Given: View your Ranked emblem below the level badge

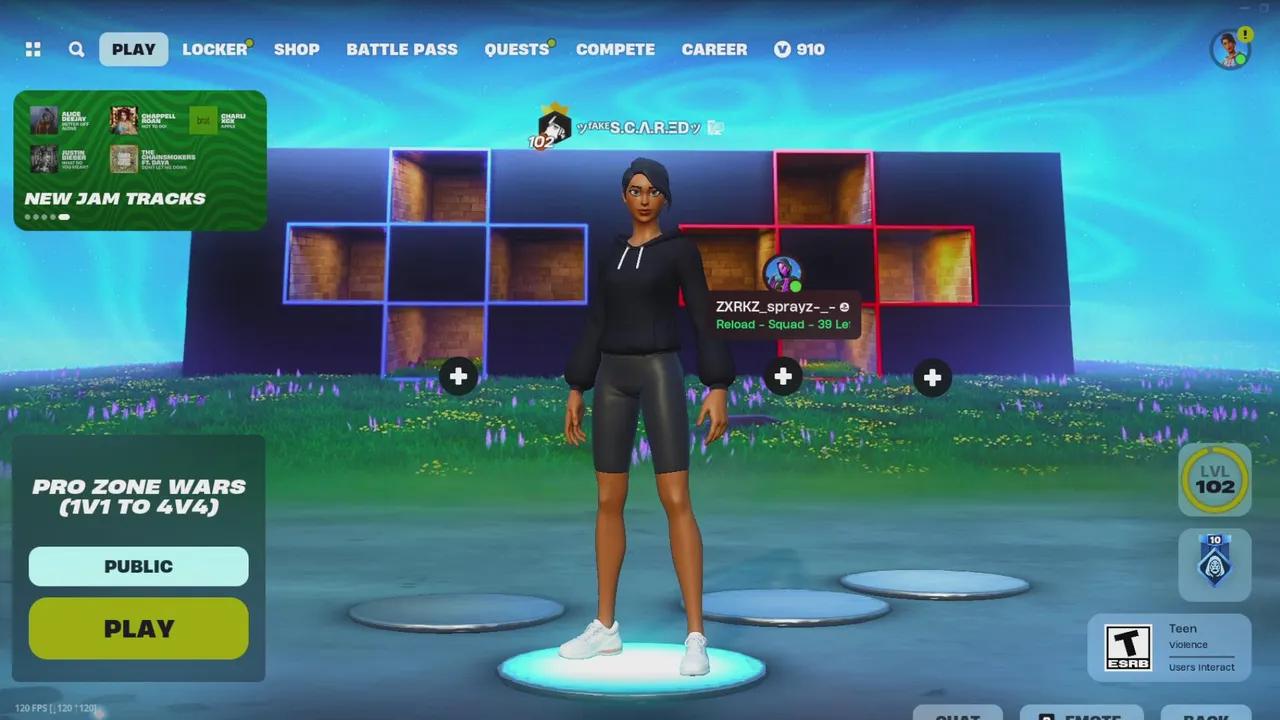Looking at the screenshot, I should 1214,563.
